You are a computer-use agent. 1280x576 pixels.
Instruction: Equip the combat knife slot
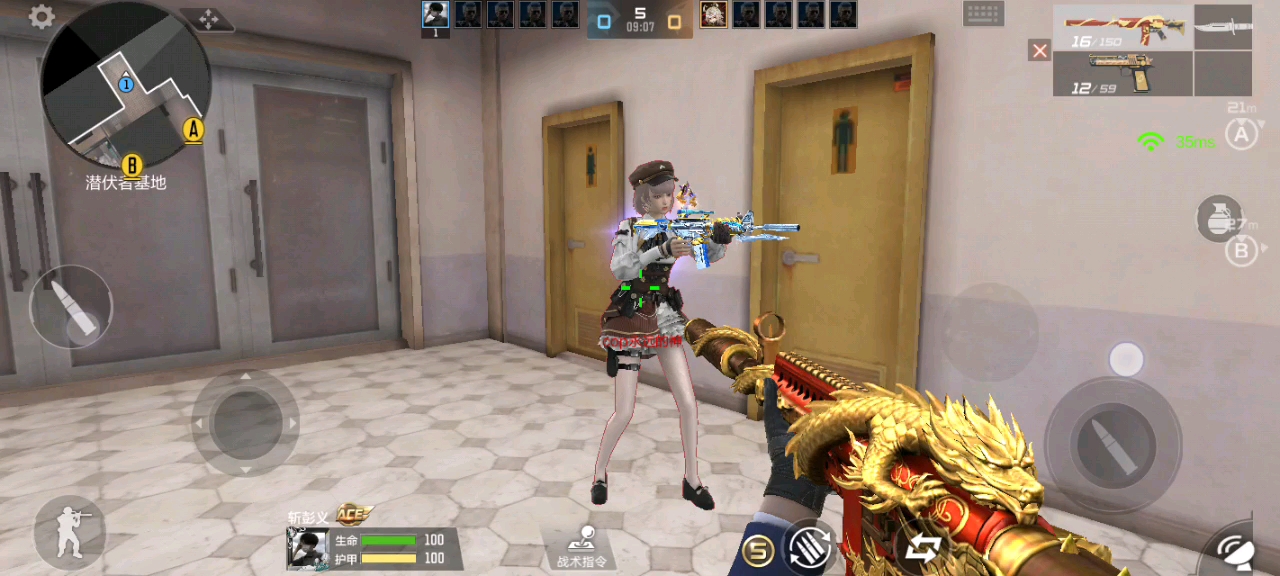click(x=1223, y=27)
